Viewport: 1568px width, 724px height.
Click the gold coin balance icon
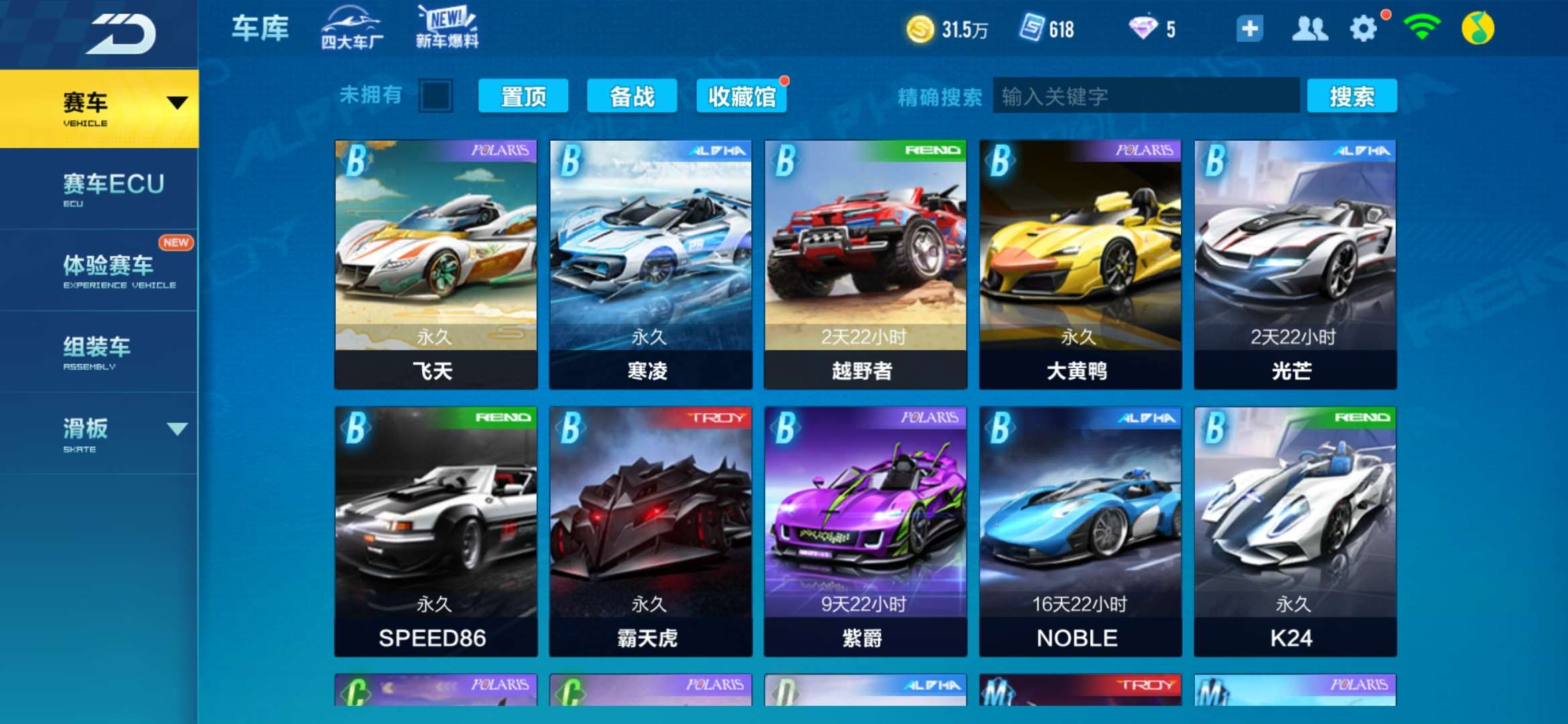click(923, 29)
